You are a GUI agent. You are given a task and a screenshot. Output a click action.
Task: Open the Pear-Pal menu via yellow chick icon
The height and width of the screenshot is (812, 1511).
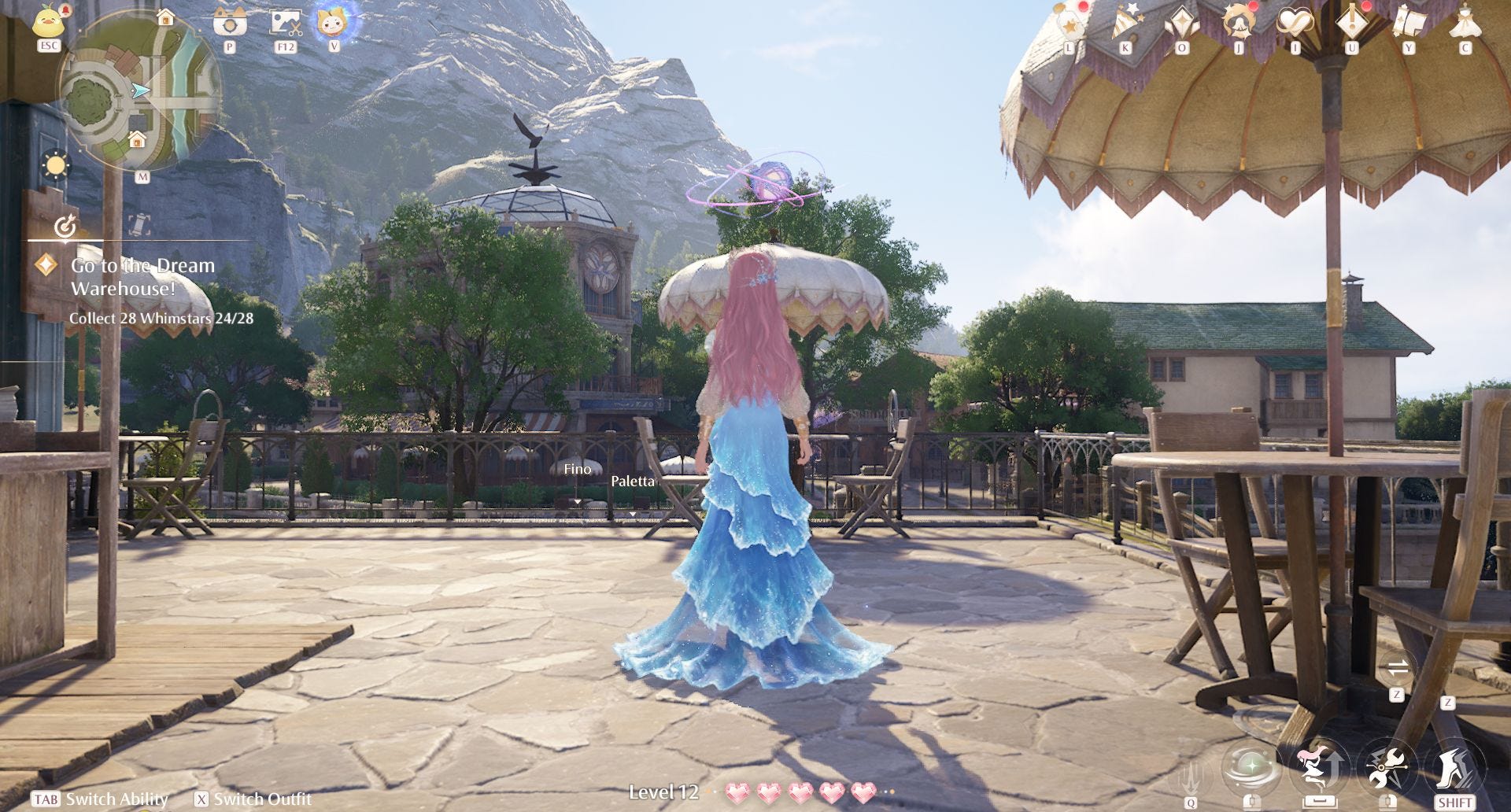point(49,21)
